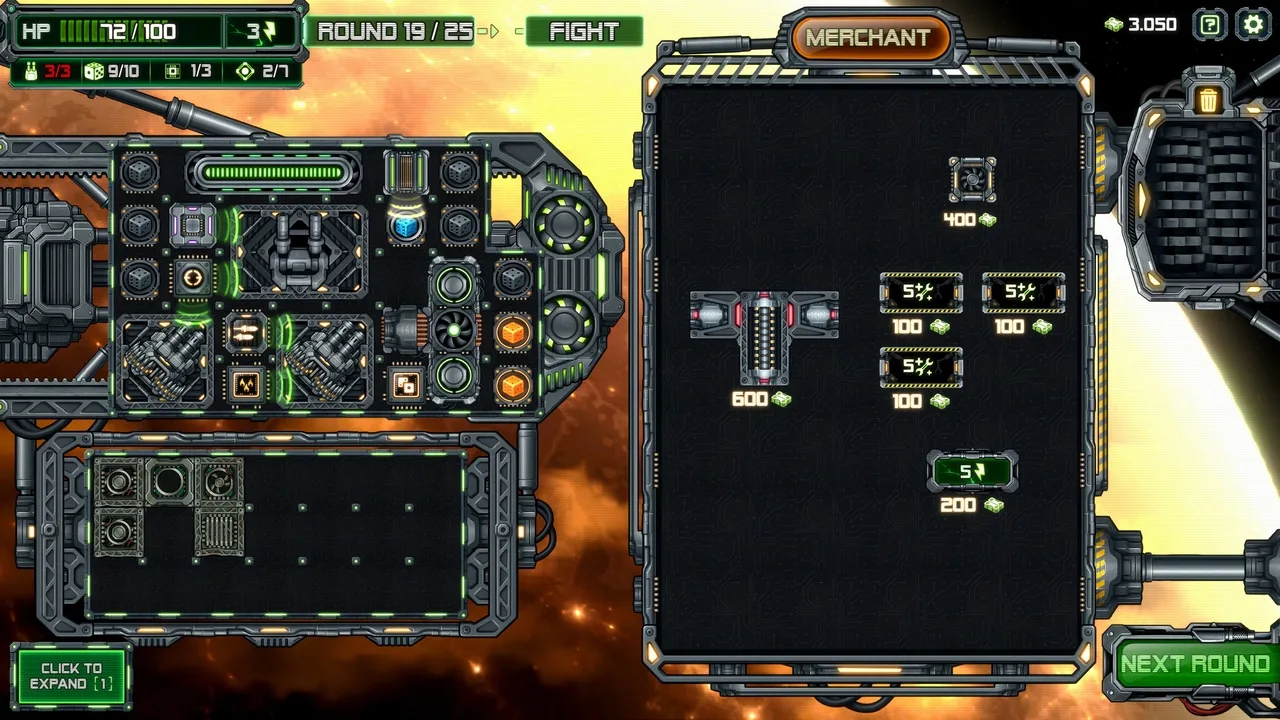Open the settings gear menu
Viewport: 1280px width, 720px height.
pos(1253,25)
